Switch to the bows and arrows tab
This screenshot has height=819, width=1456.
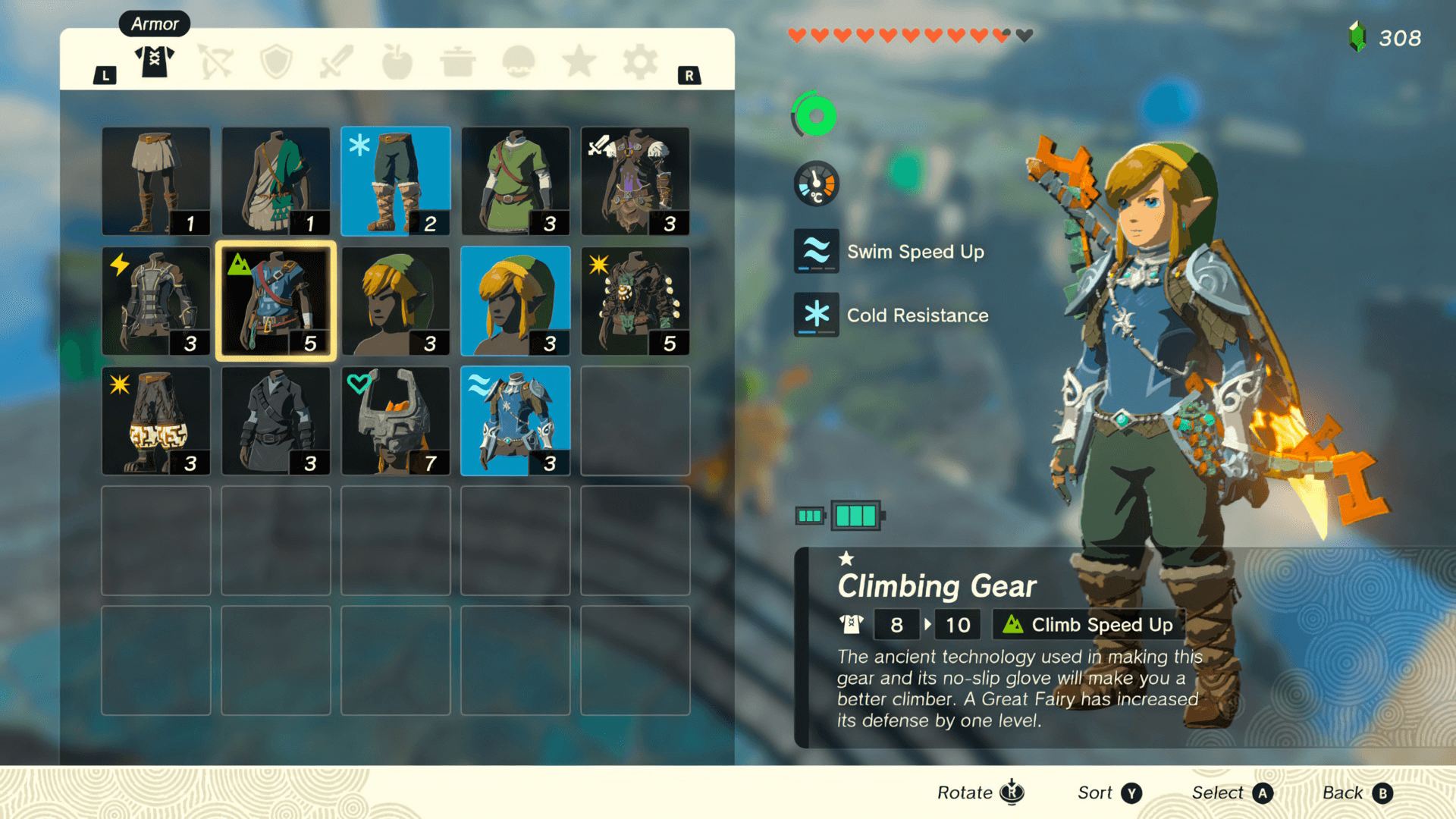pyautogui.click(x=215, y=62)
